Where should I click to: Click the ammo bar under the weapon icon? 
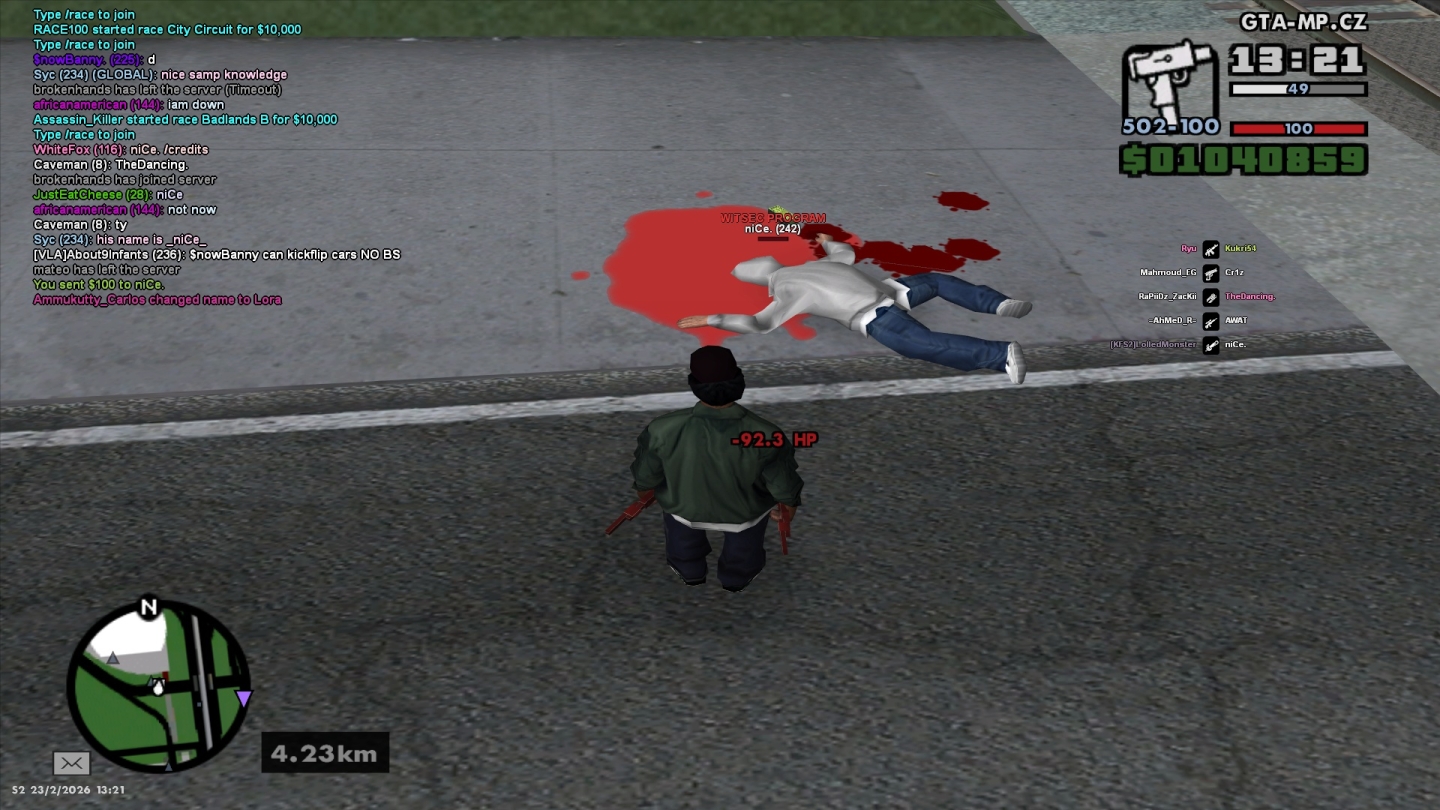click(x=1300, y=89)
